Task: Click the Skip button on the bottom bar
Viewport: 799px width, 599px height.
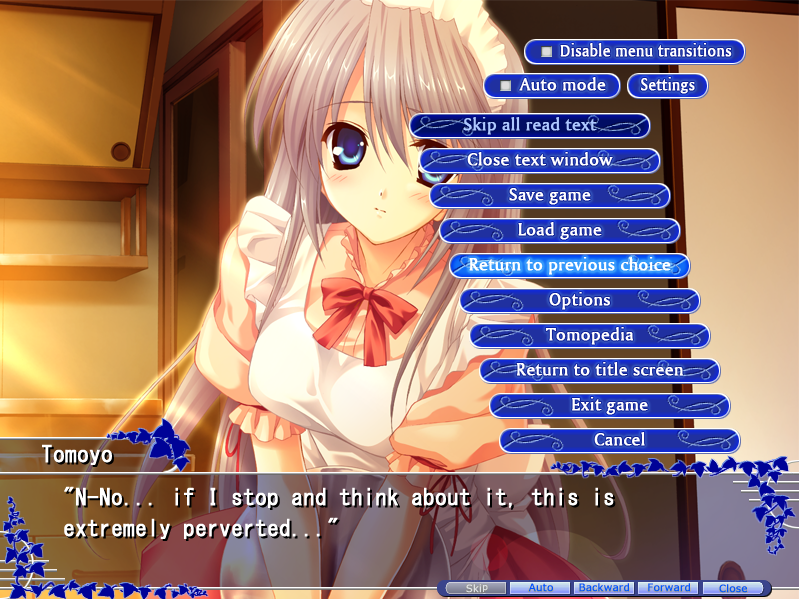Action: pyautogui.click(x=476, y=588)
